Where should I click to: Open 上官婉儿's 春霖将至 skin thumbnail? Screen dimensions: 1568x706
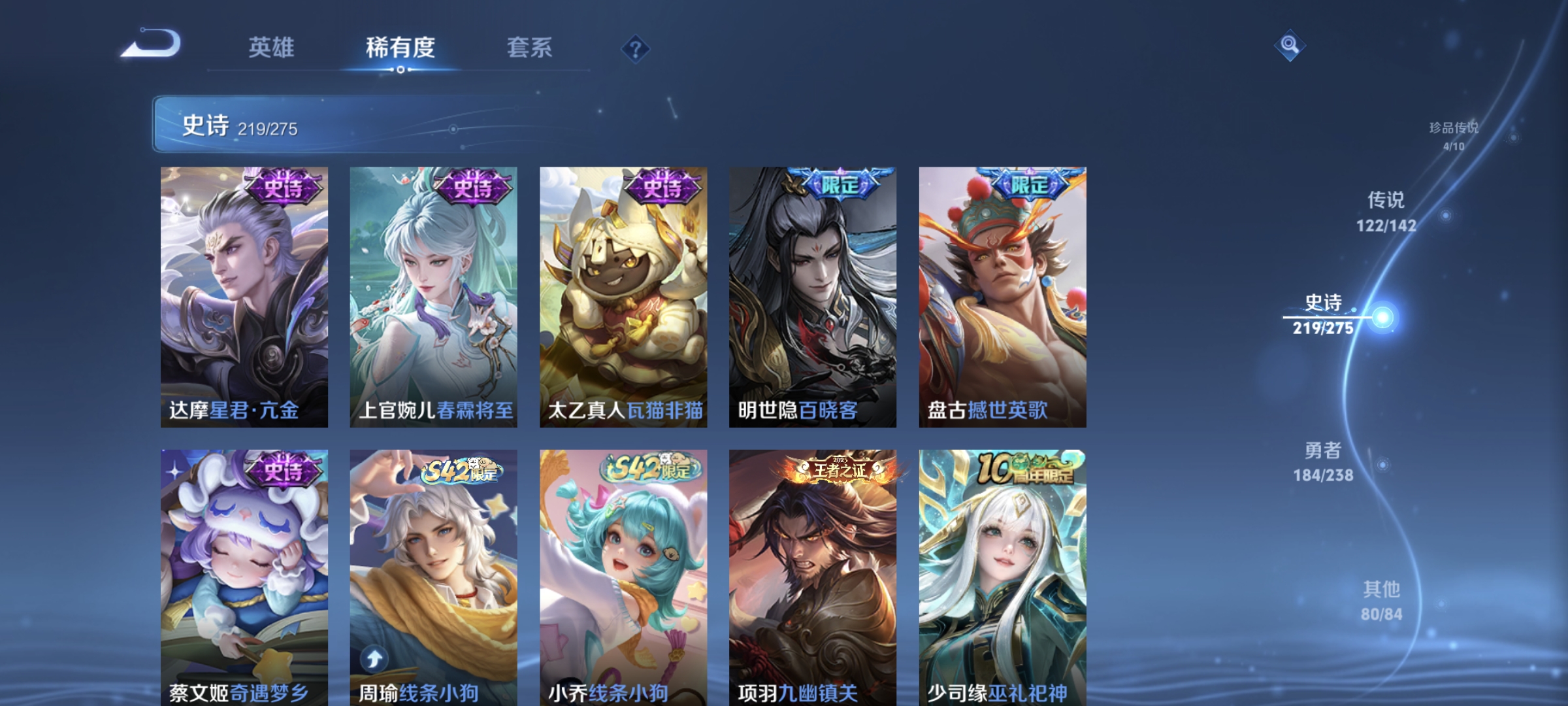pos(433,294)
